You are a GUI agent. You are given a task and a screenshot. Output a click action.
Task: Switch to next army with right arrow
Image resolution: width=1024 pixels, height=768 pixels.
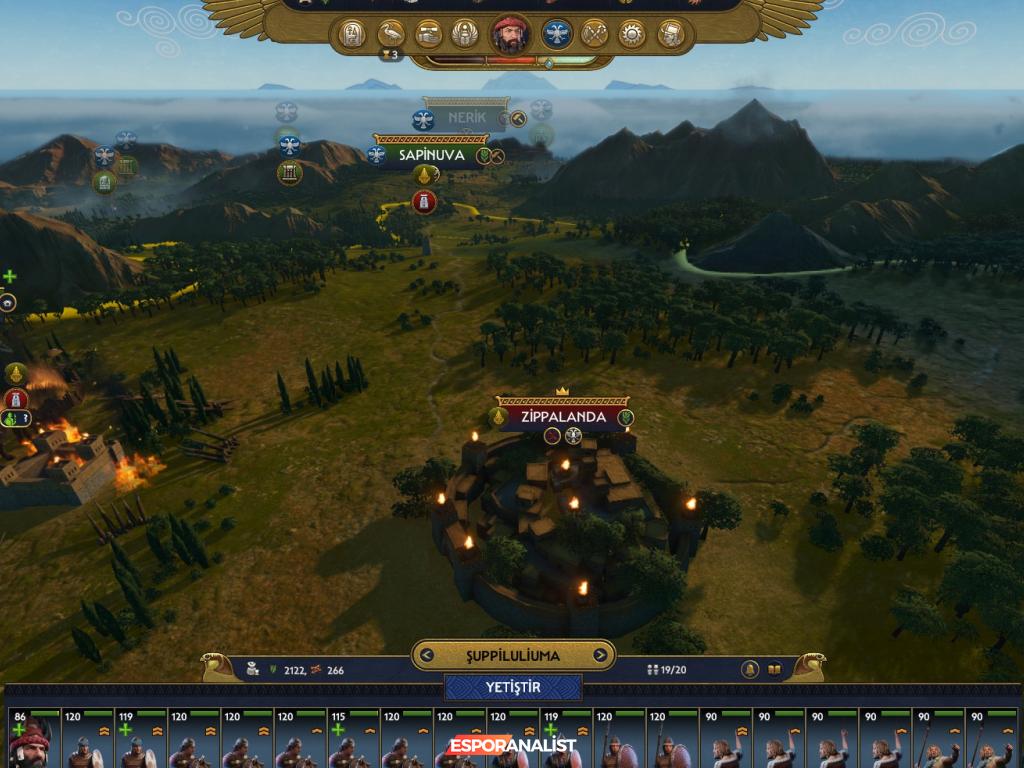coord(600,656)
